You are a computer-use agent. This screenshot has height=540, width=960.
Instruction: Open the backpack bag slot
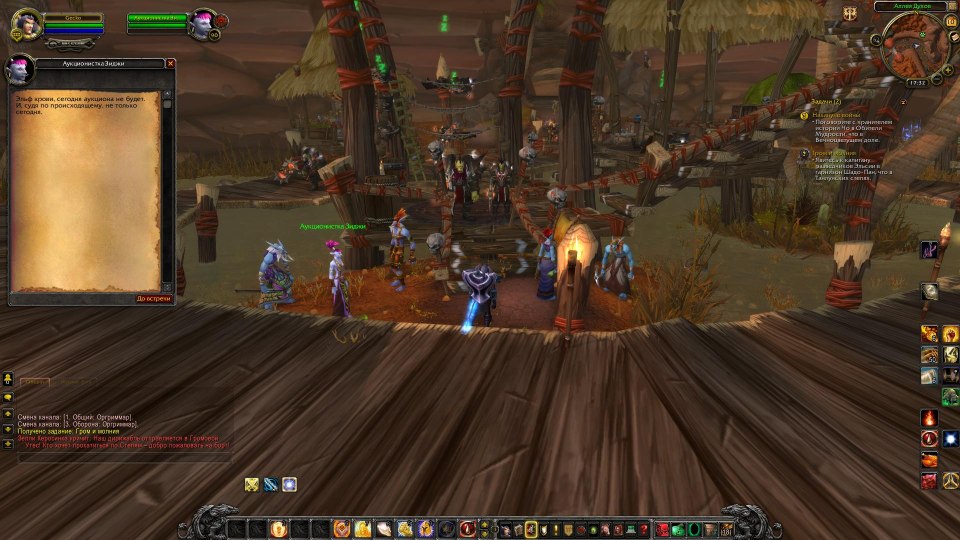(x=726, y=528)
